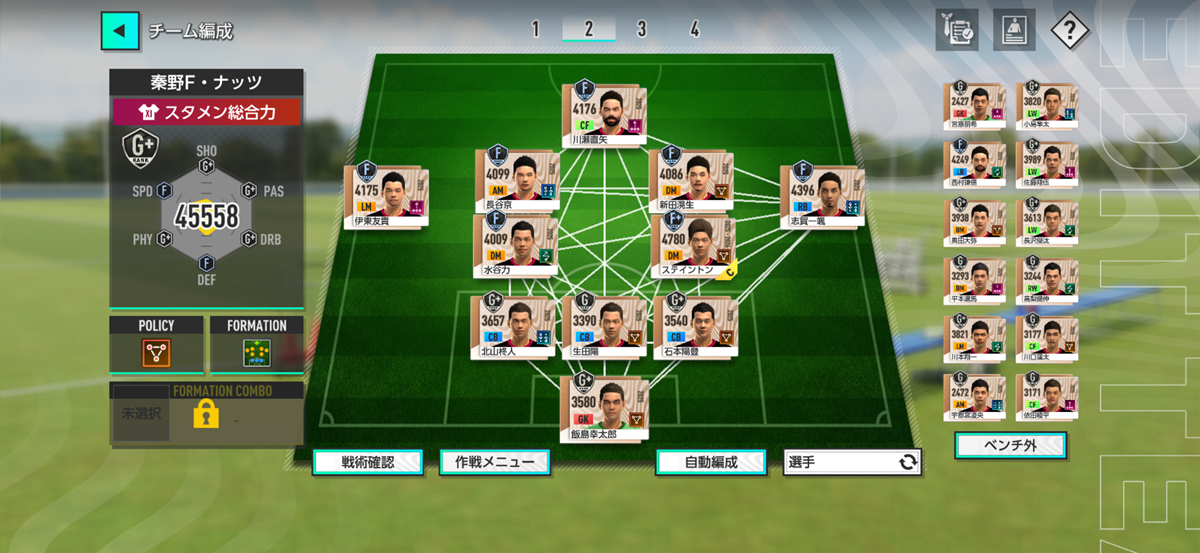This screenshot has width=1200, height=553.
Task: Go back using the arrow button
Action: point(120,31)
